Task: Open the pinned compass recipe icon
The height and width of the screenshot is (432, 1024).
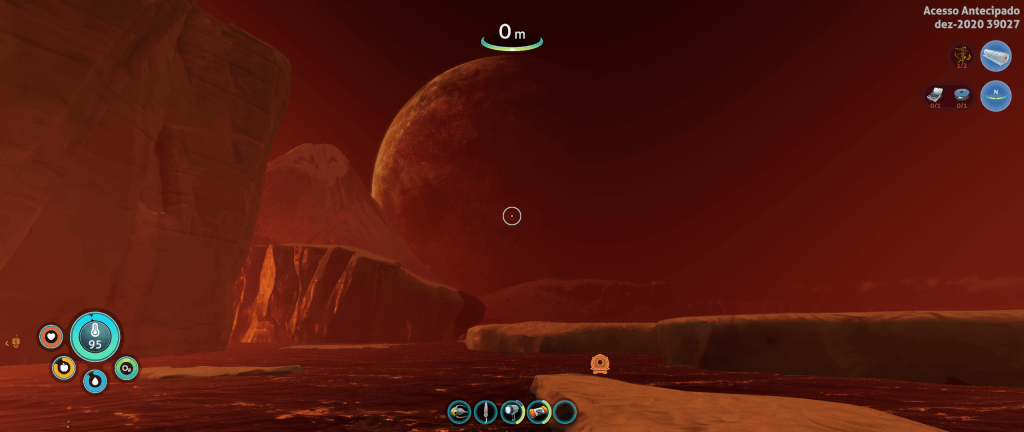Action: (x=996, y=96)
